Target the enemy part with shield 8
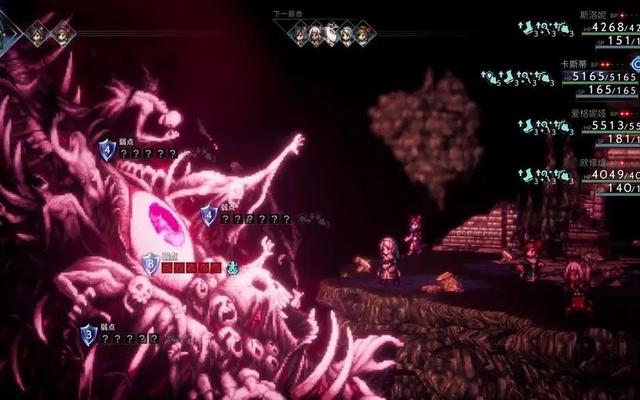Image resolution: width=640 pixels, height=400 pixels. [150, 264]
